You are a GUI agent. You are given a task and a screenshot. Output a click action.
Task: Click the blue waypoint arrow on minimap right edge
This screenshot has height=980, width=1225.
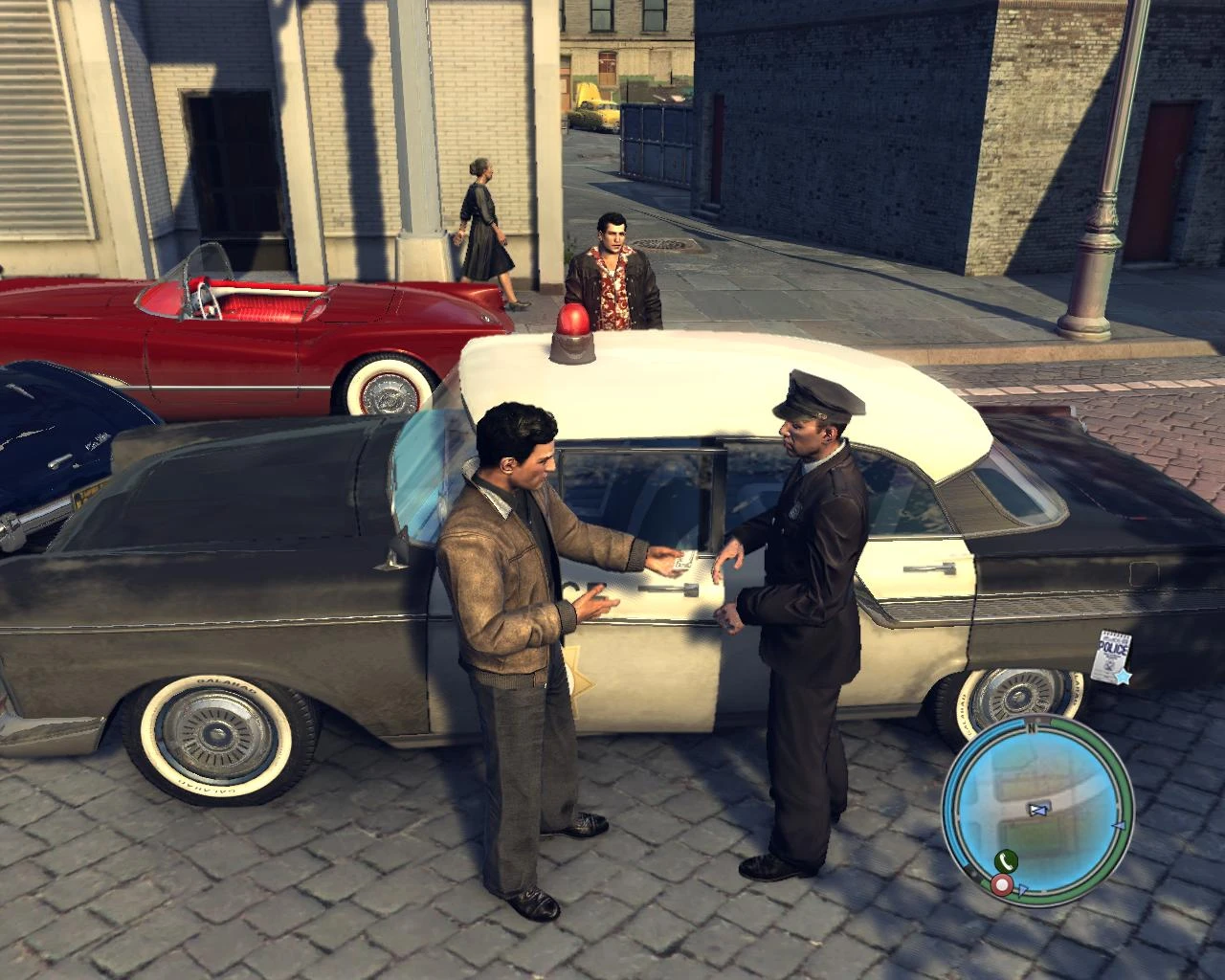(1120, 825)
